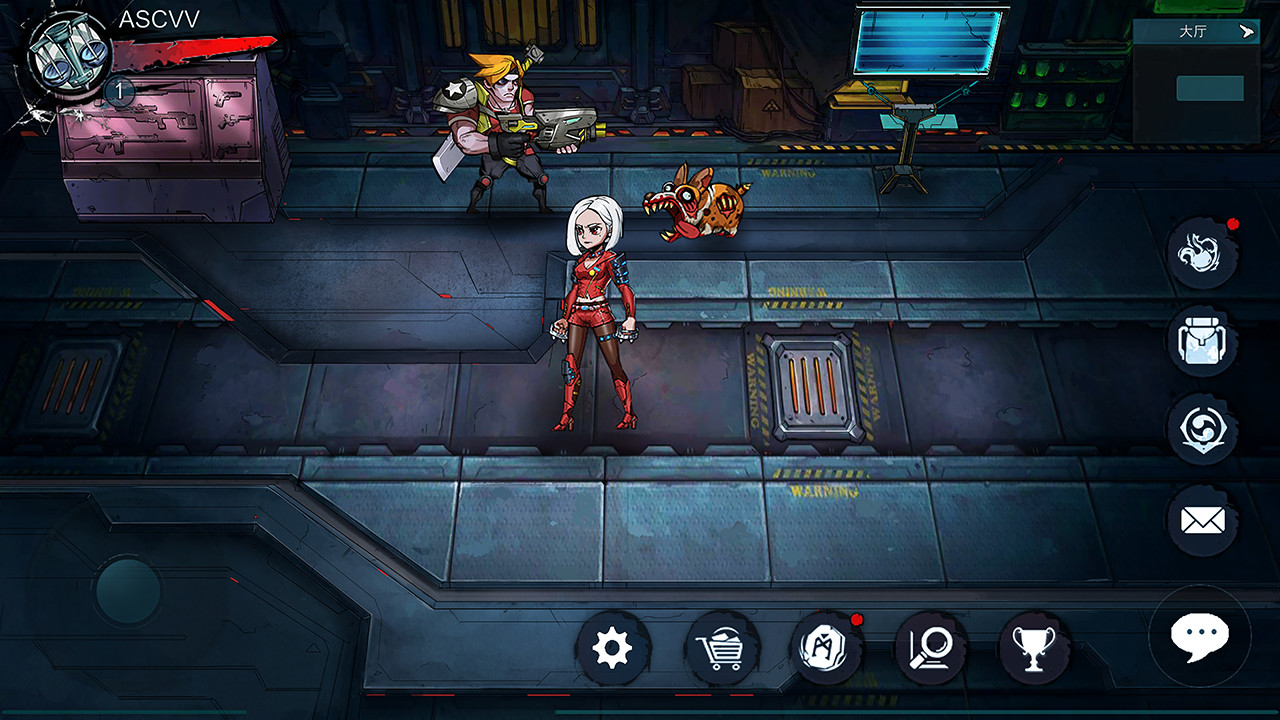
Task: Click the player name ASCVV
Action: point(160,16)
